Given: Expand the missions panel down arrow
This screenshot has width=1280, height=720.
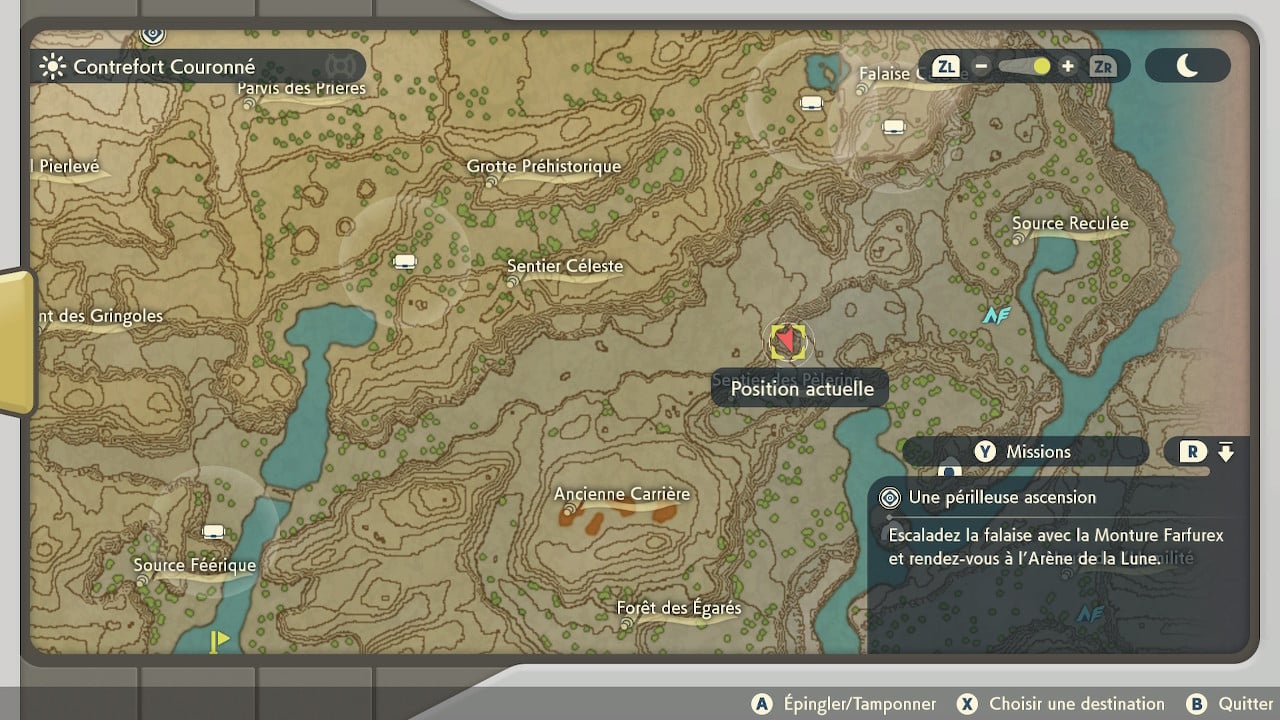Looking at the screenshot, I should (x=1226, y=452).
